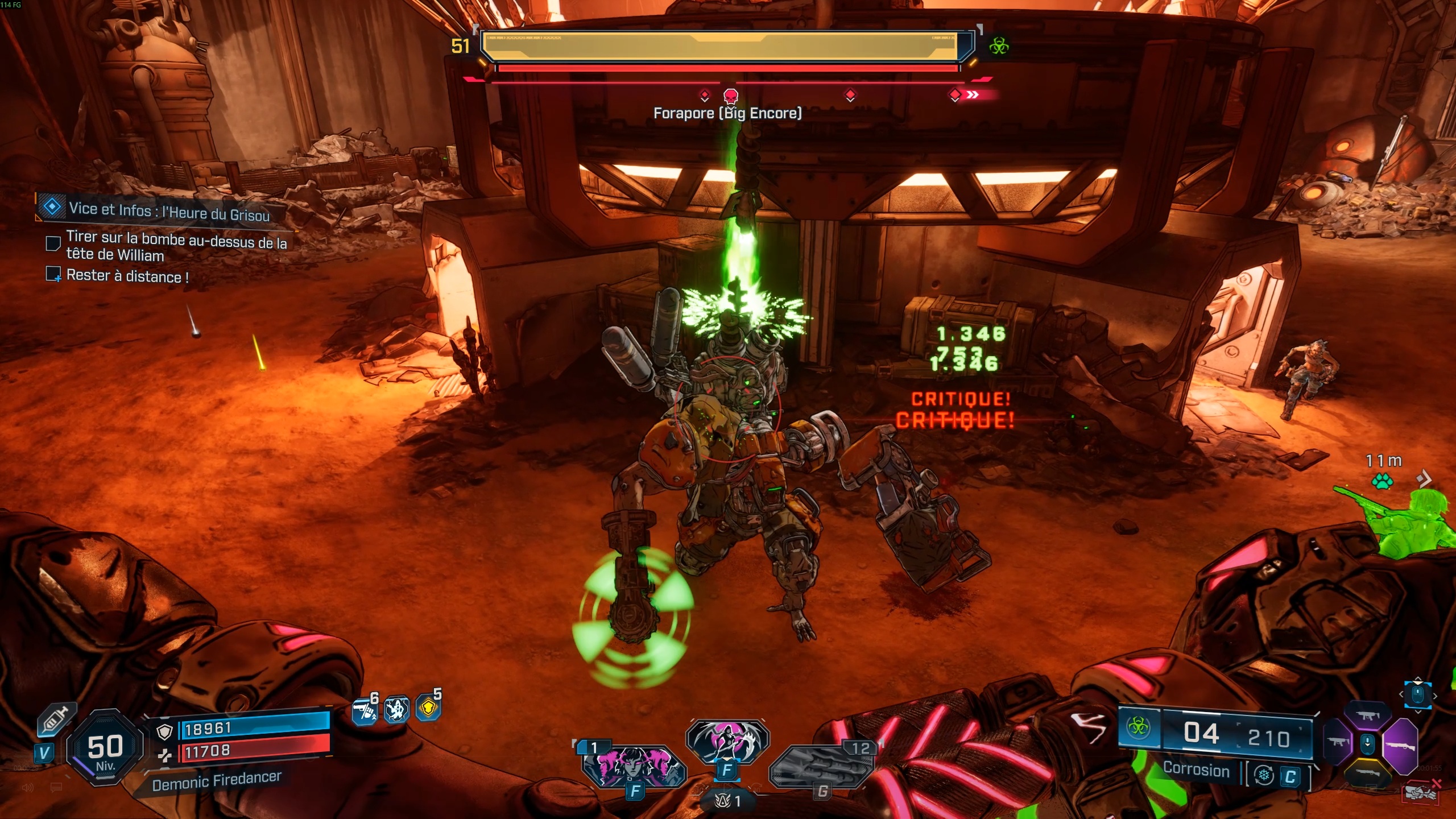Click the green paw icon under the 11m indicator
This screenshot has width=1456, height=819.
pos(1382,481)
